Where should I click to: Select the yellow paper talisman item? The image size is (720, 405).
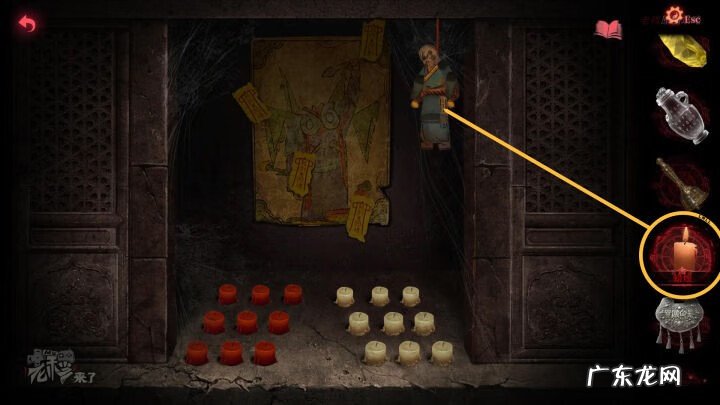[x=676, y=50]
